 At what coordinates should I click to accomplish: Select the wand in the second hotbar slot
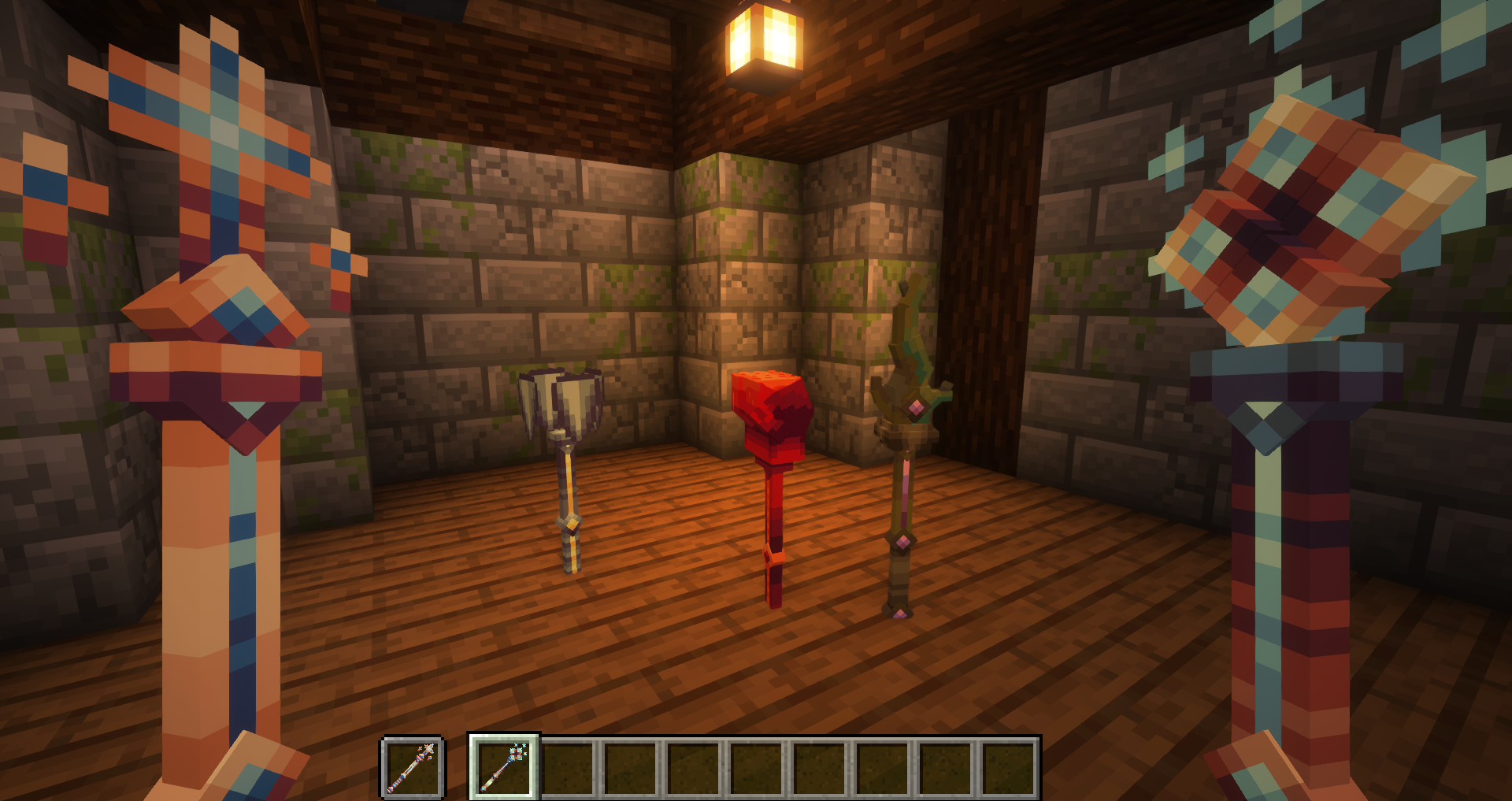504,768
